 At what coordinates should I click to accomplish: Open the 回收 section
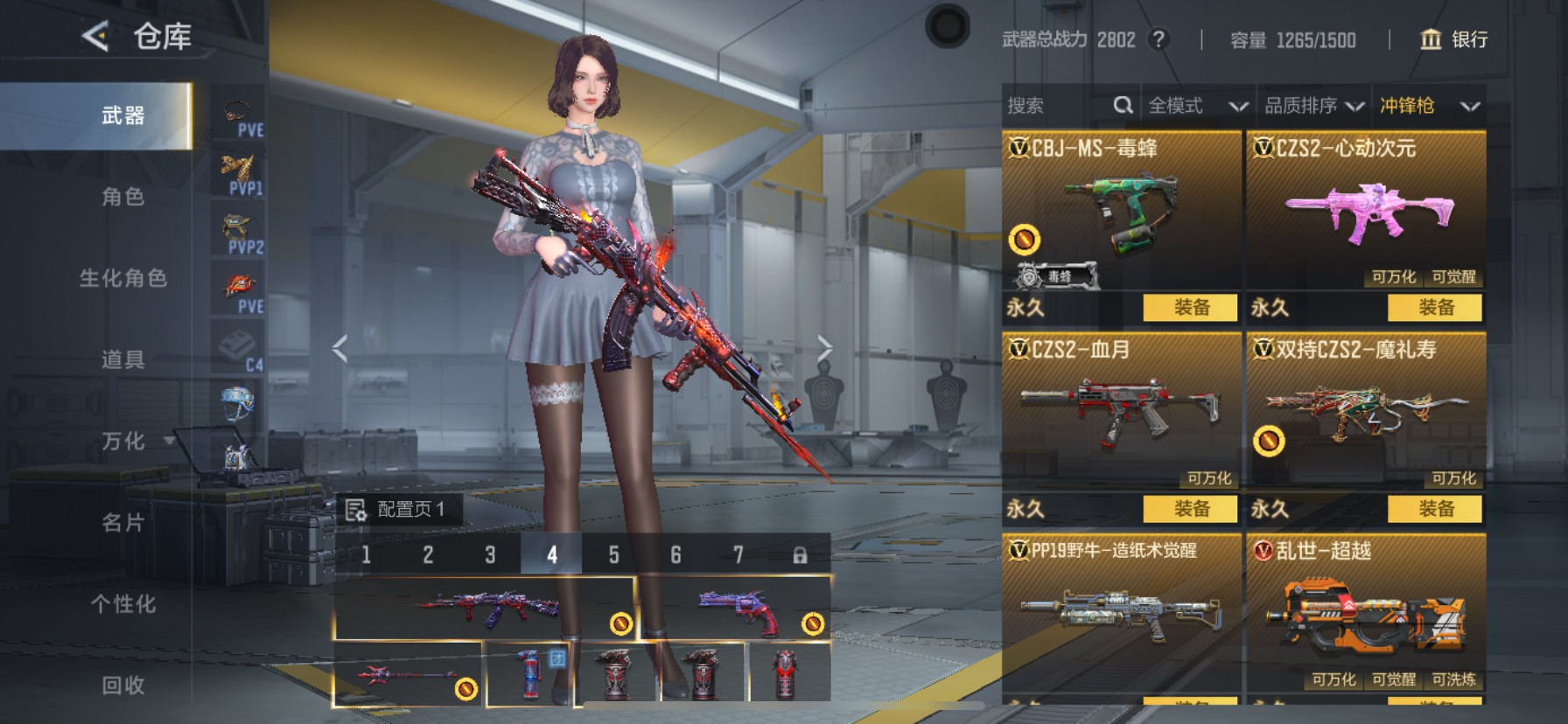click(122, 686)
